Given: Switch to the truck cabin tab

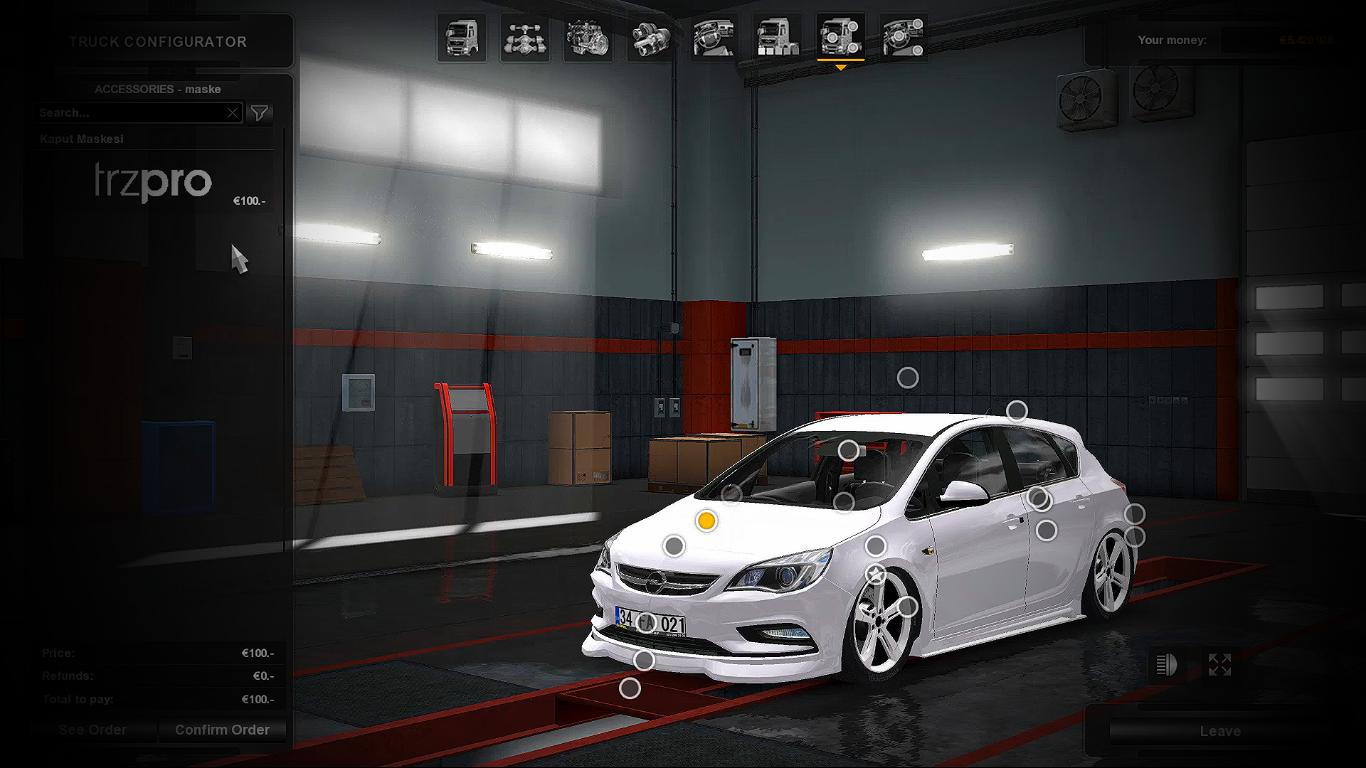Looking at the screenshot, I should coord(461,38).
